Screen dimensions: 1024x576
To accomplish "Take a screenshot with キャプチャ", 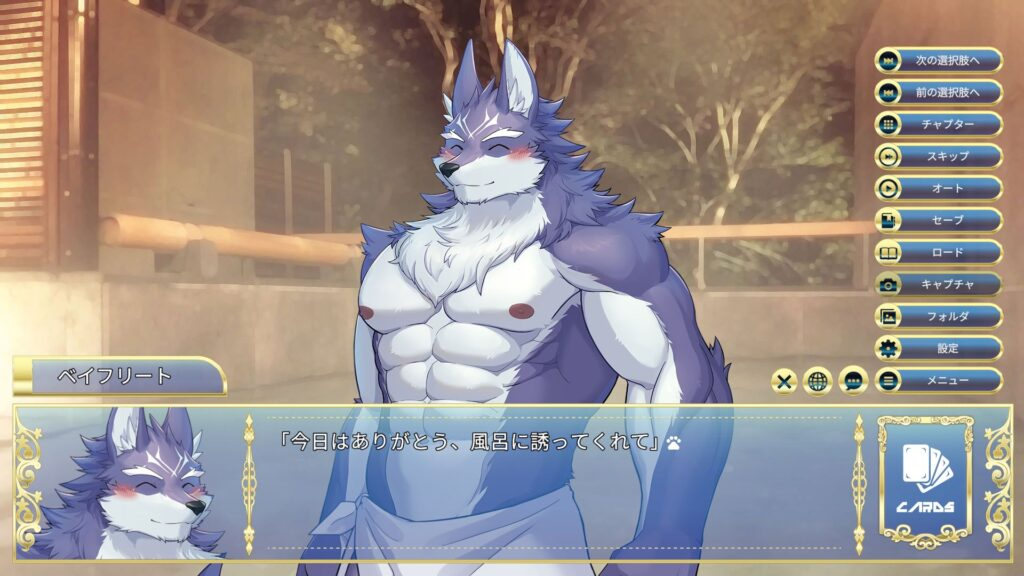I will click(938, 284).
